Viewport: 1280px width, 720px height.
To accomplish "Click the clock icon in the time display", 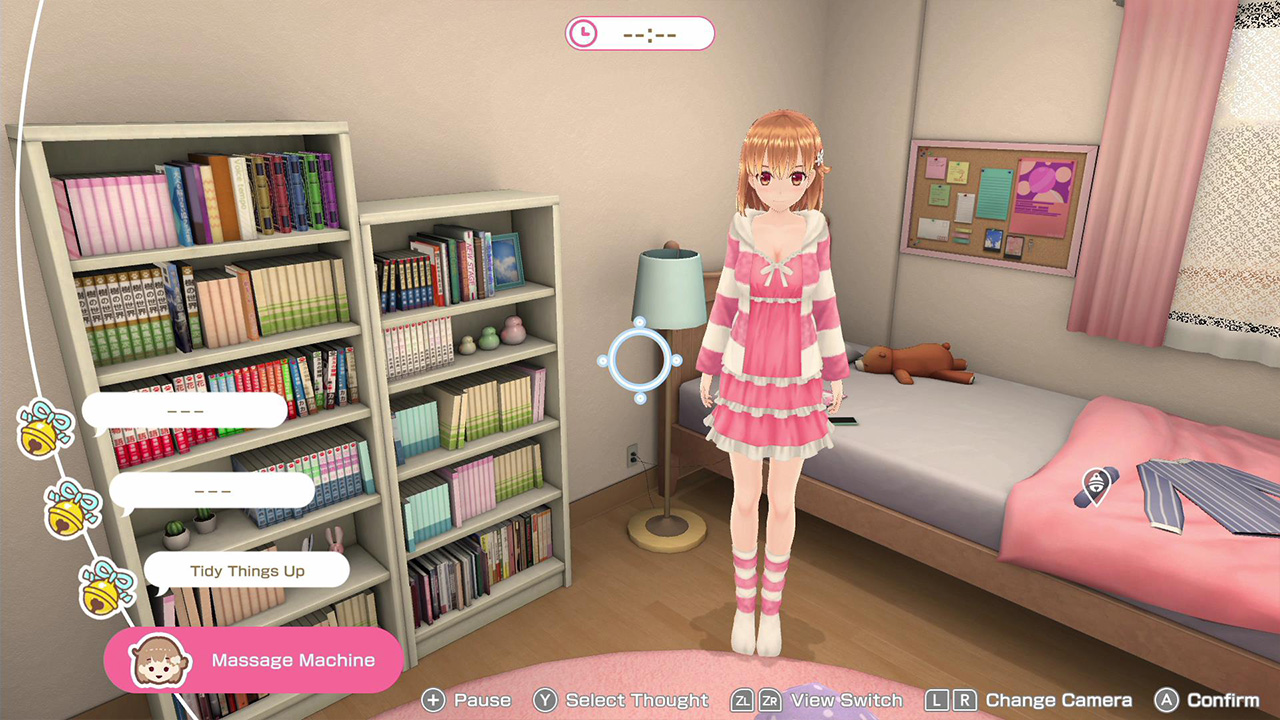I will (x=581, y=33).
